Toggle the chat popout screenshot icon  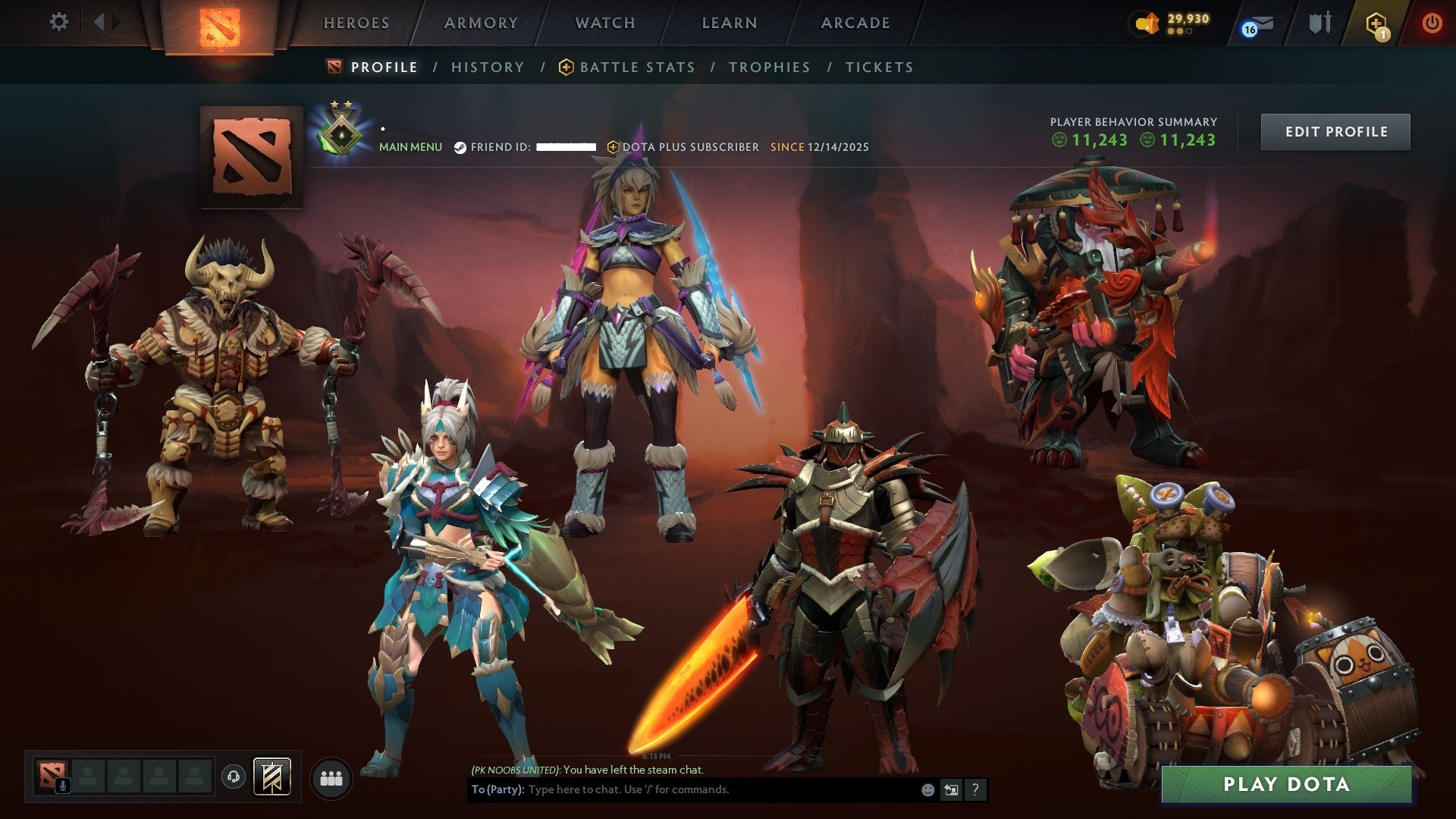952,789
